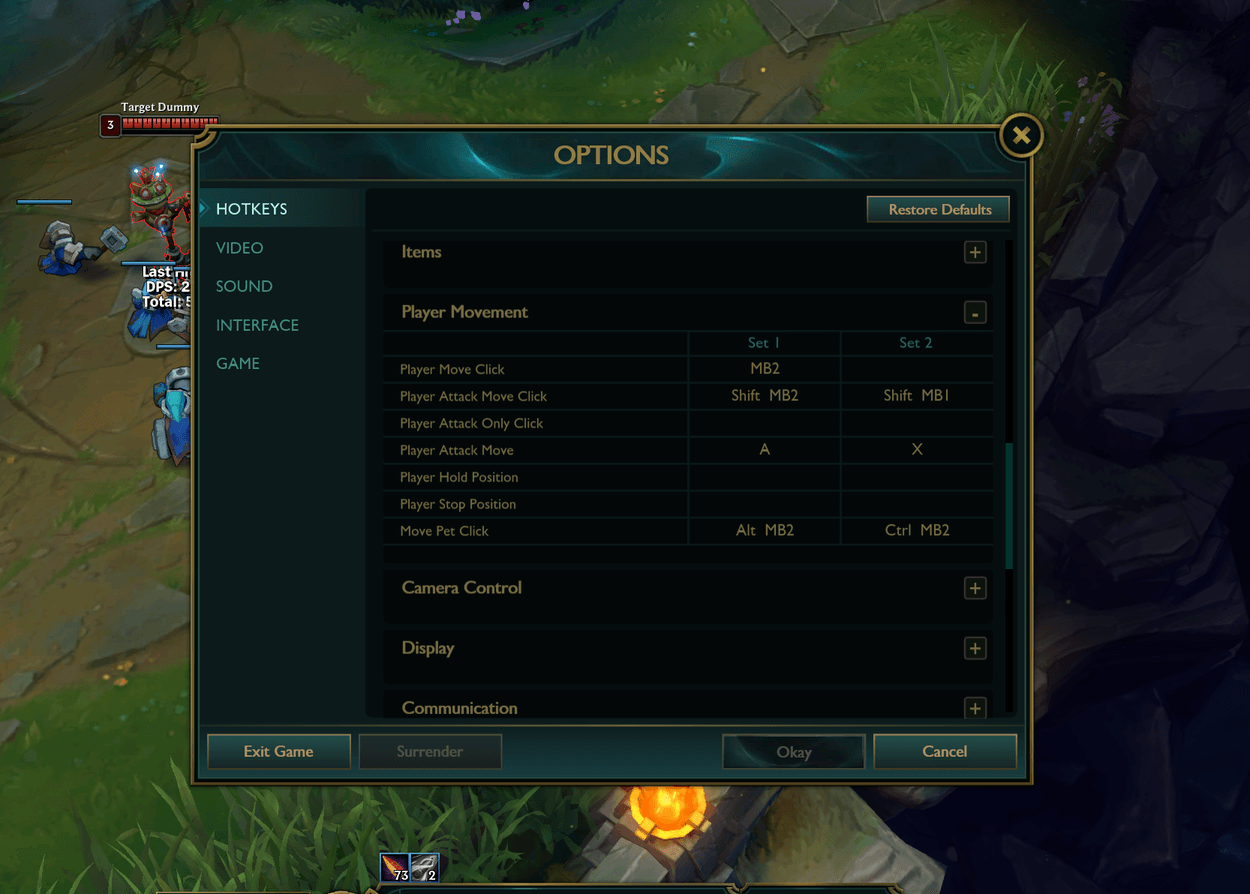This screenshot has height=894, width=1250.
Task: Select the Interface settings tab
Action: (257, 325)
